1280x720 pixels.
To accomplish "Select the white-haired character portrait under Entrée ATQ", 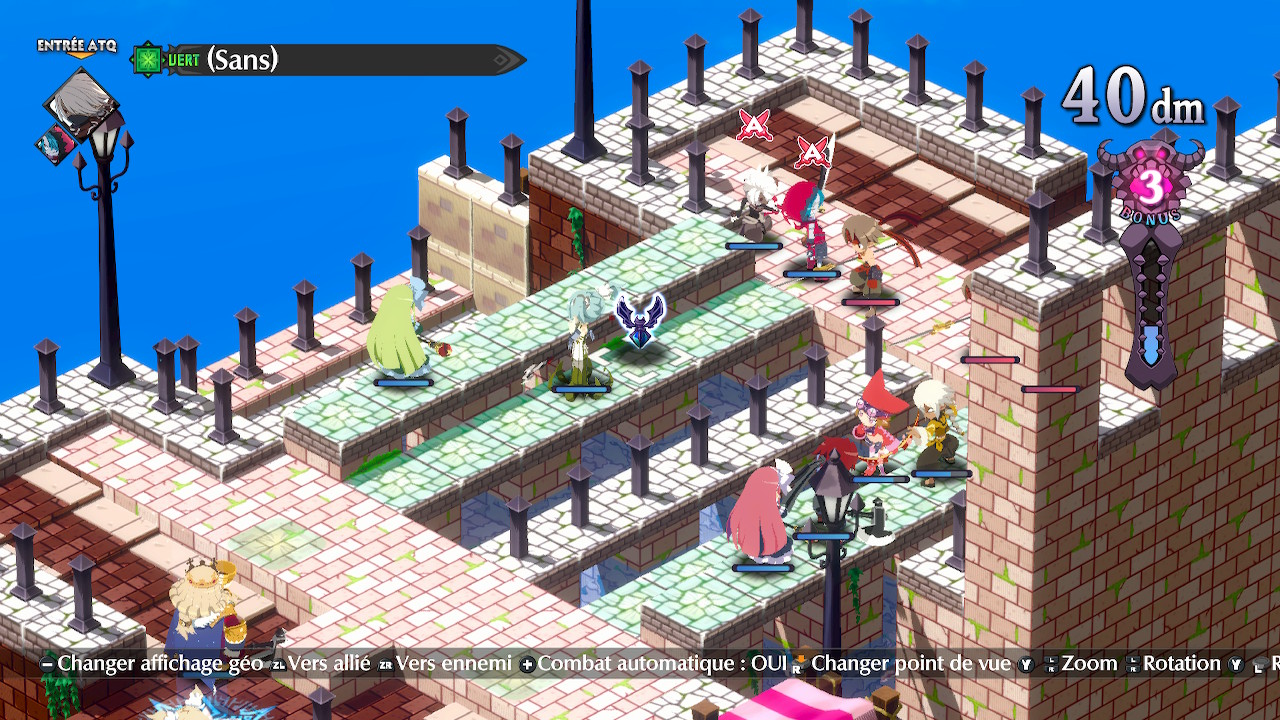I will tap(82, 104).
